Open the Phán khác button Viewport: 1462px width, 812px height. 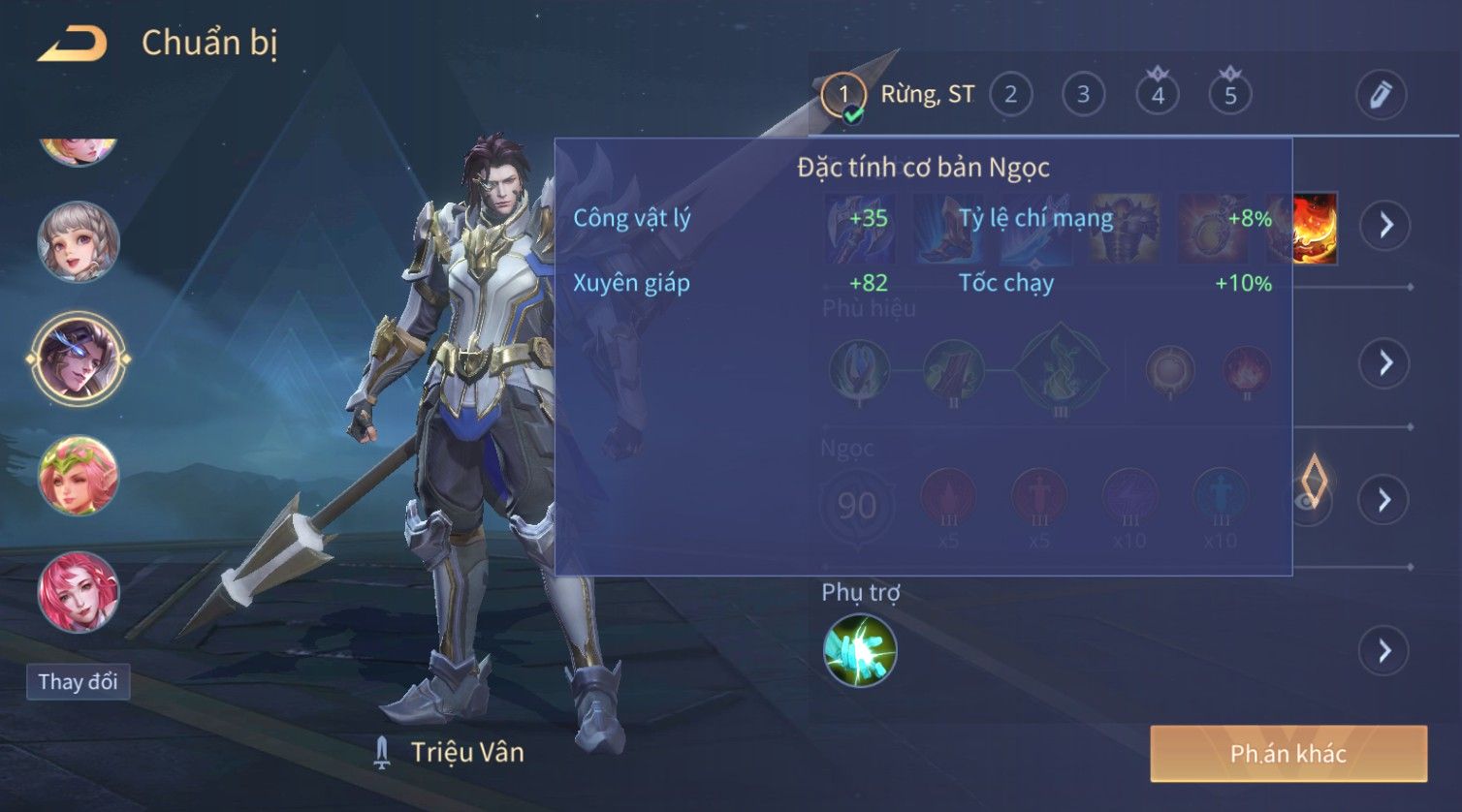(x=1287, y=754)
